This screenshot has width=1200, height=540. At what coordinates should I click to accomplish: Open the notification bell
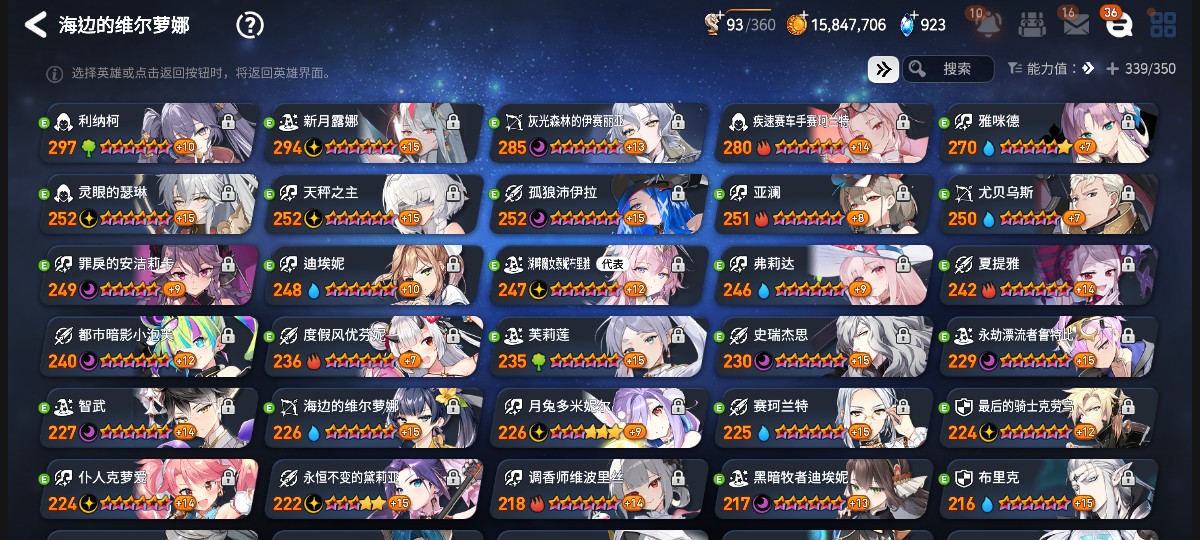pyautogui.click(x=989, y=24)
